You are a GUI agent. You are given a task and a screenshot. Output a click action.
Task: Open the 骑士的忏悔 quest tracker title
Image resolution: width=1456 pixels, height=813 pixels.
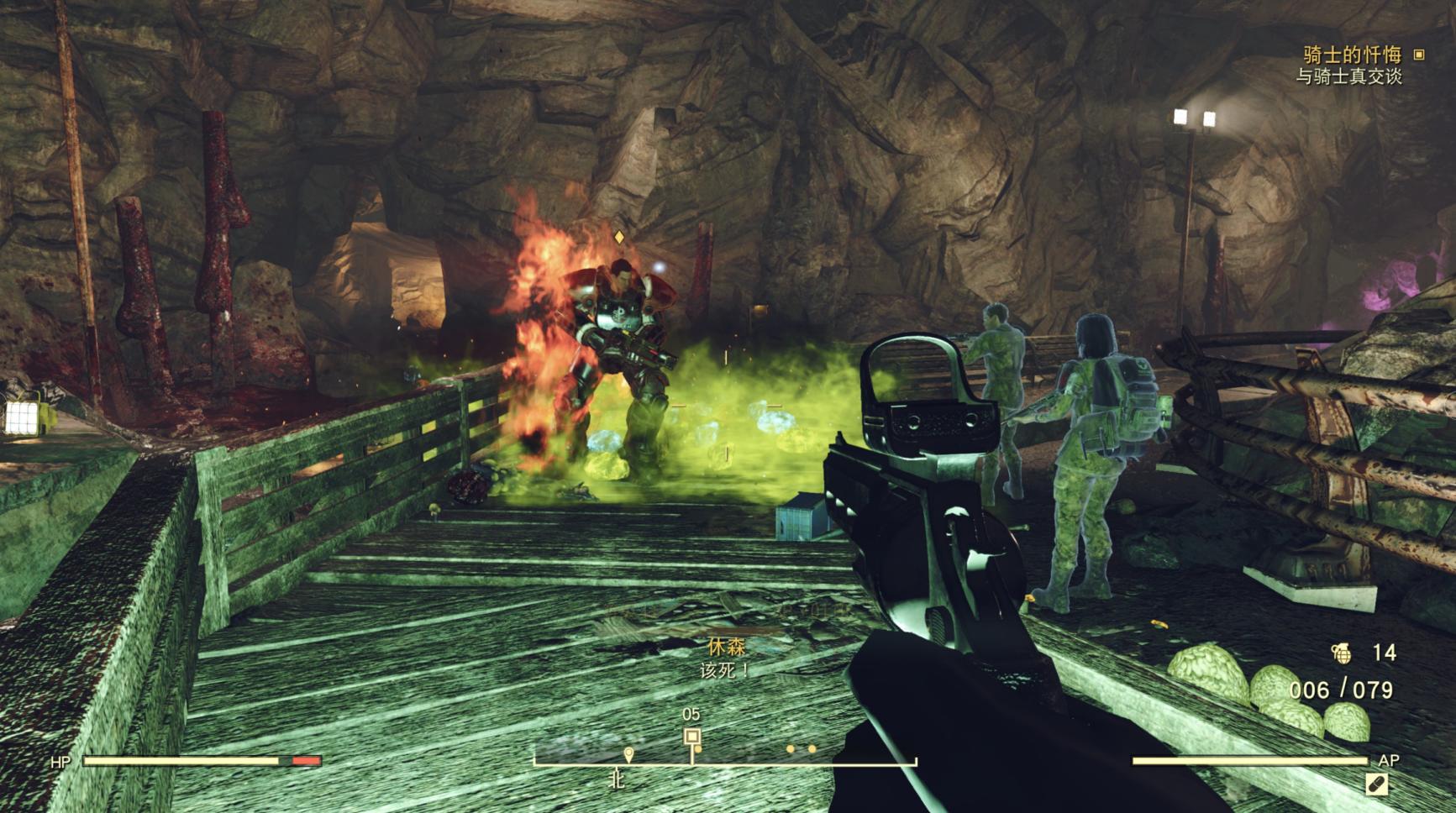click(x=1352, y=55)
